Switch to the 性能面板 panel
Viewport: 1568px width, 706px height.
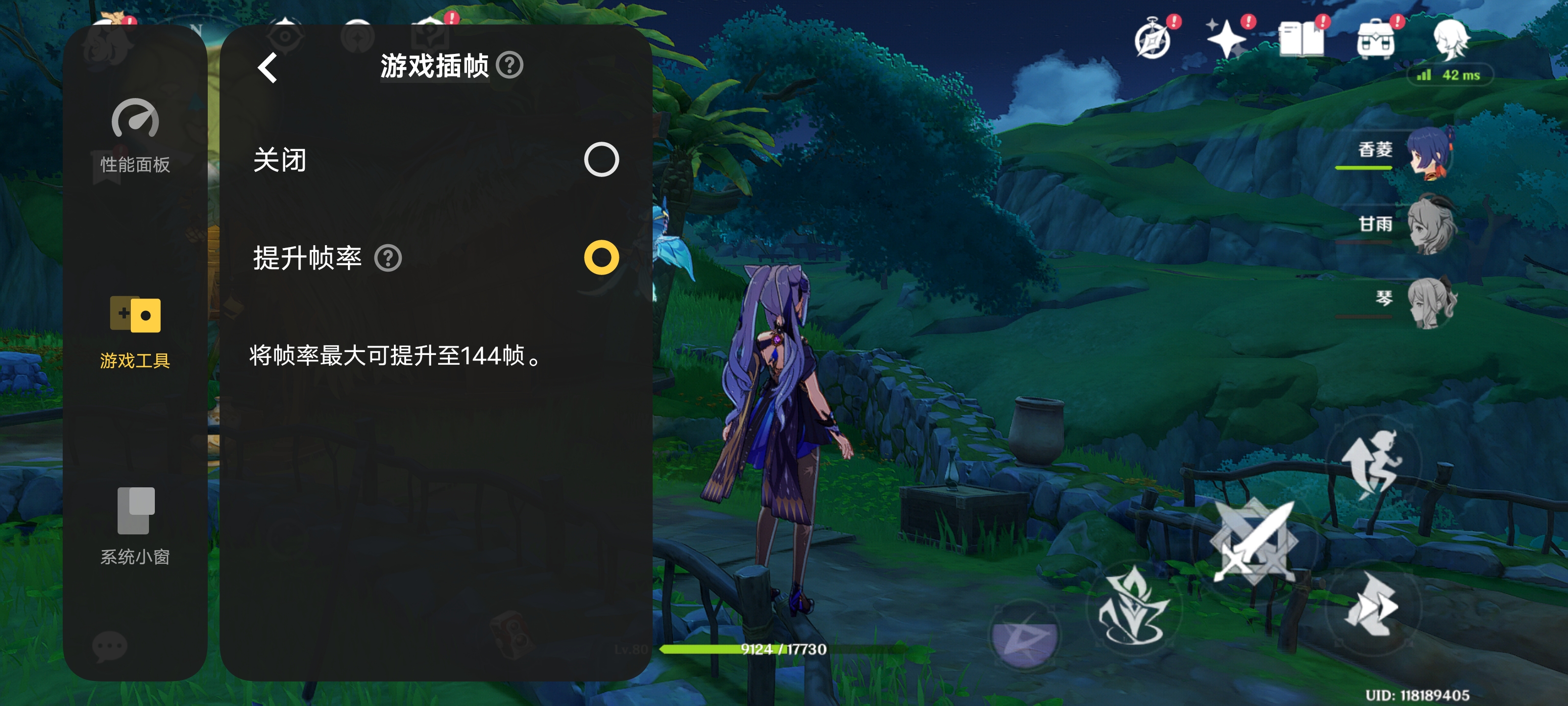coord(135,137)
